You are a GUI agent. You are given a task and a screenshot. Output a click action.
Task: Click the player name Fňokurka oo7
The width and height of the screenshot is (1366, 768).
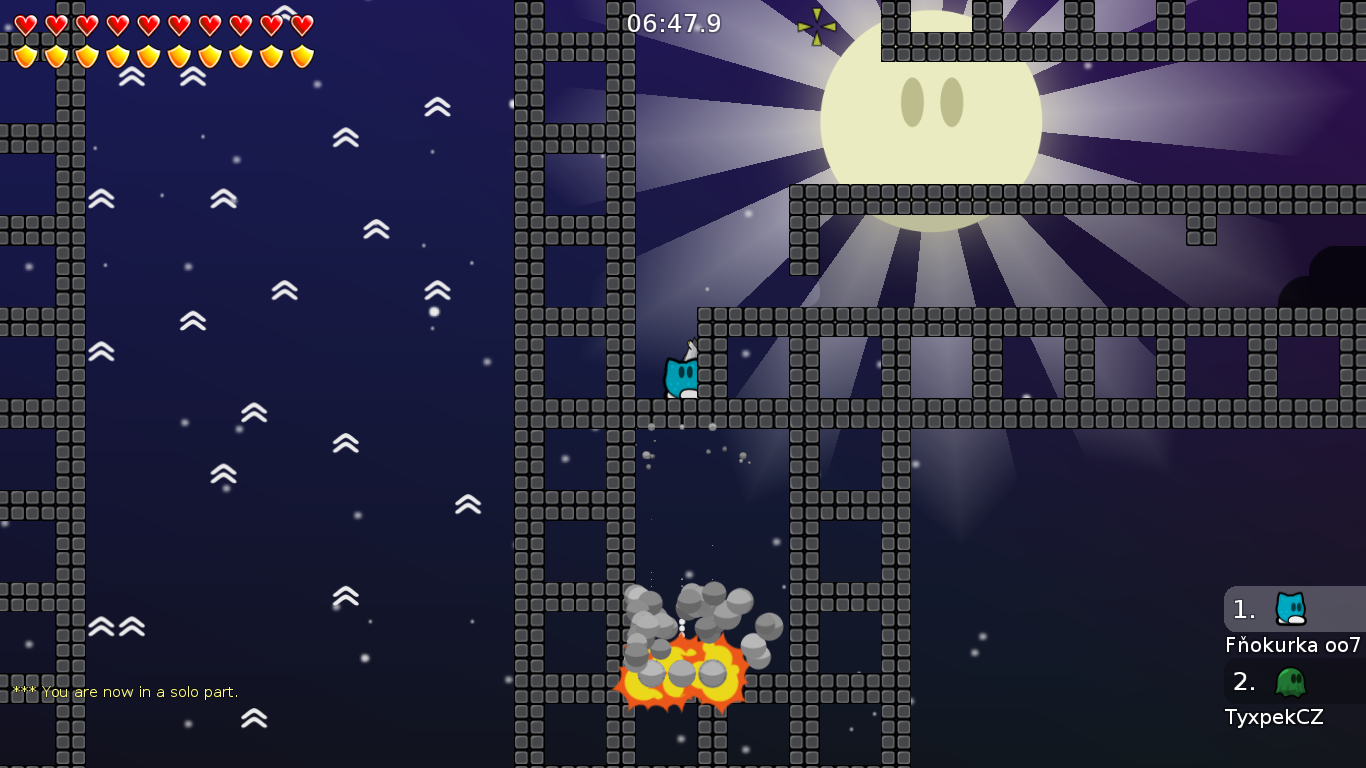click(1290, 645)
